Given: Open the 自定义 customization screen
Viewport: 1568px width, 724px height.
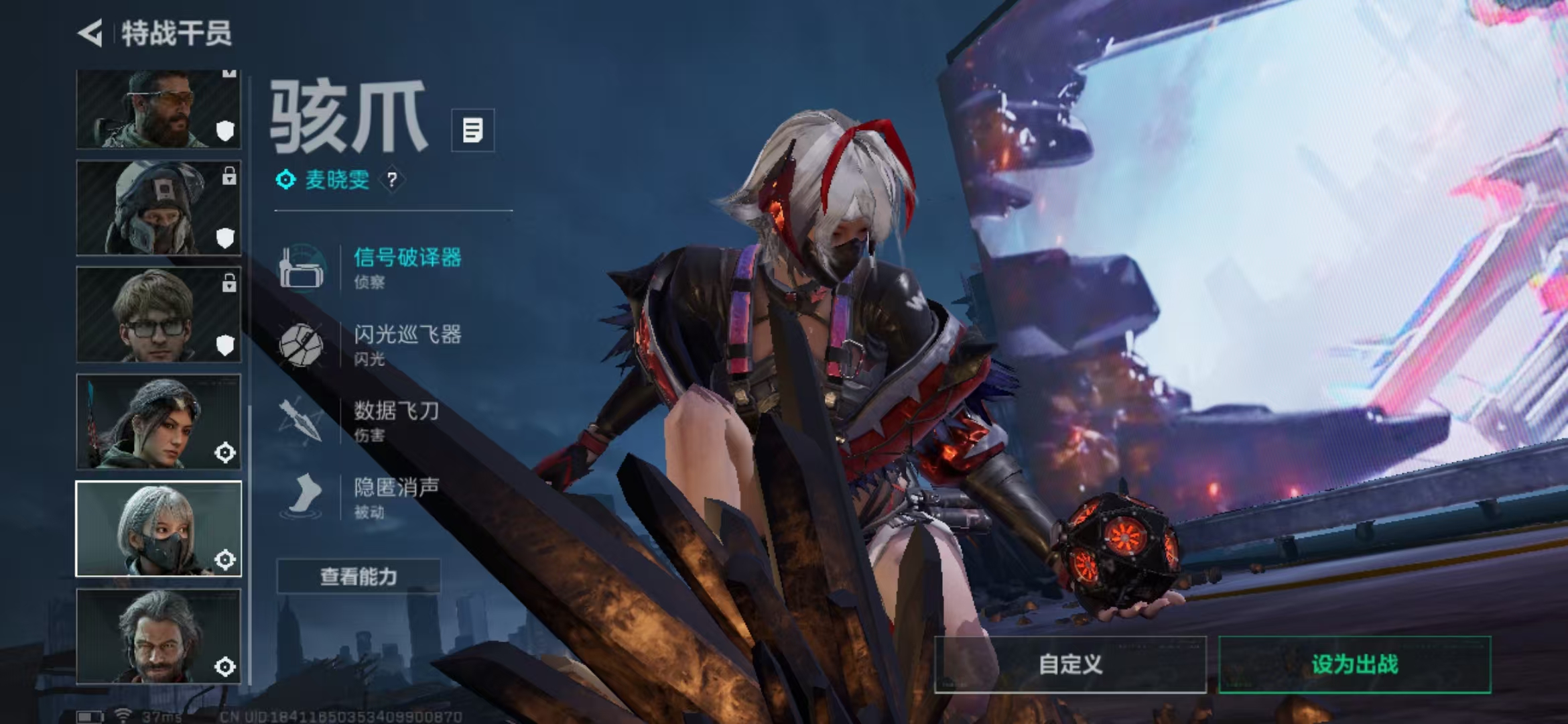Looking at the screenshot, I should tap(1070, 664).
